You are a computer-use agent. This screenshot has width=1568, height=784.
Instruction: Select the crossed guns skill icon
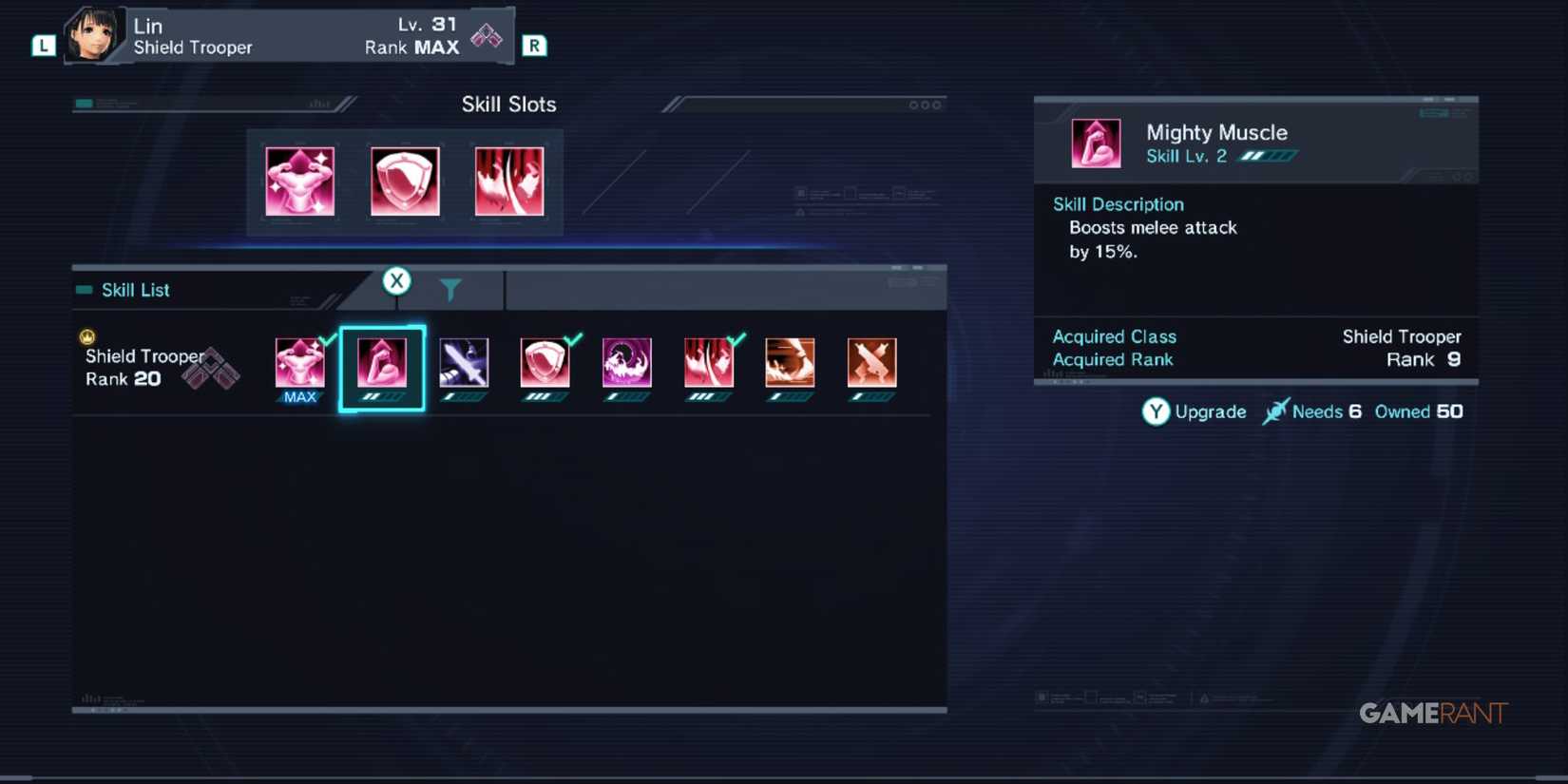(x=871, y=364)
